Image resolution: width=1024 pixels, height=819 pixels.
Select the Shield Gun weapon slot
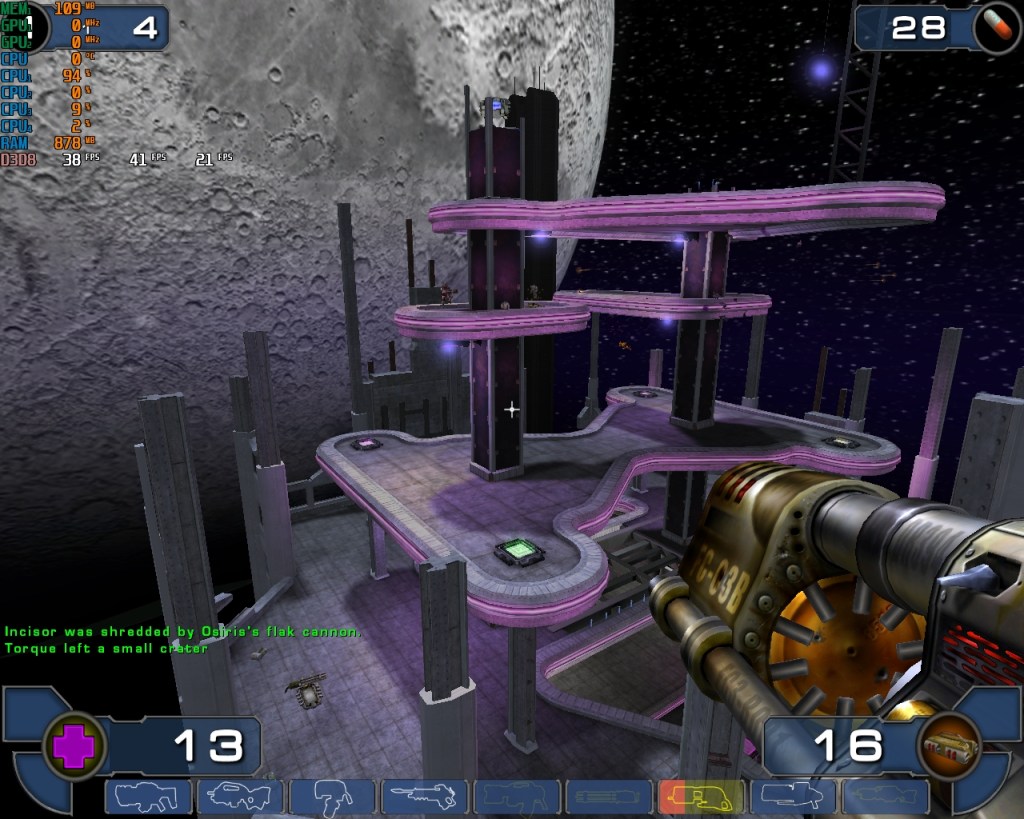(x=148, y=797)
